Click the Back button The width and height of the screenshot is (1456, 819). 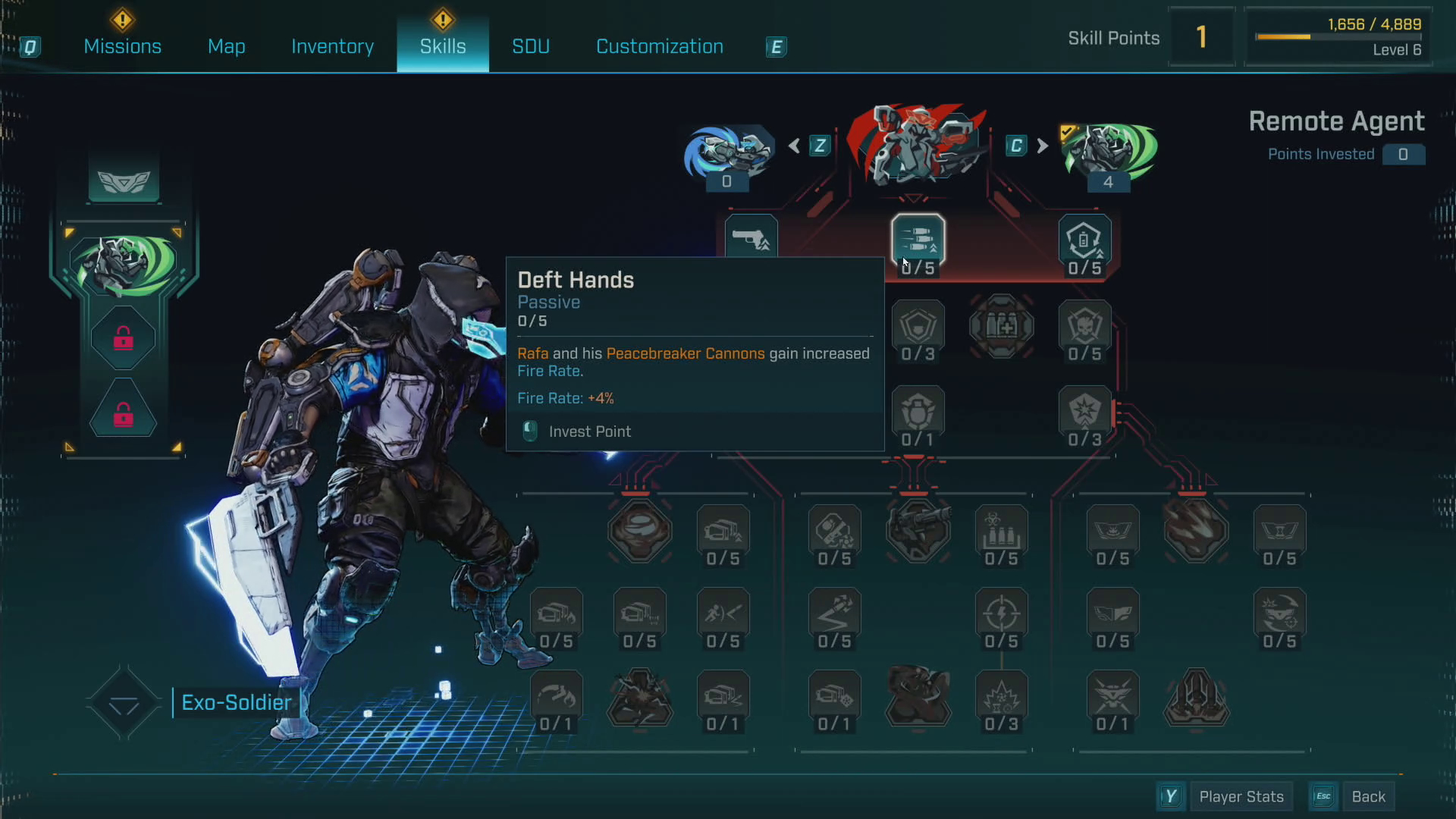(1368, 796)
